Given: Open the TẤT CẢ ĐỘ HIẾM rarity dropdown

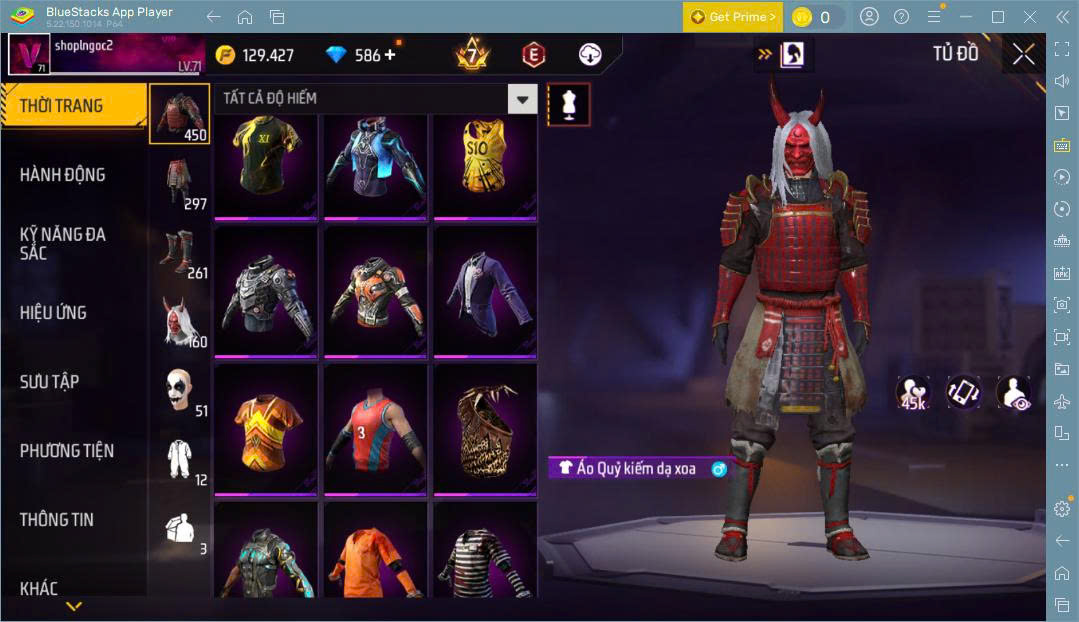Looking at the screenshot, I should [522, 98].
